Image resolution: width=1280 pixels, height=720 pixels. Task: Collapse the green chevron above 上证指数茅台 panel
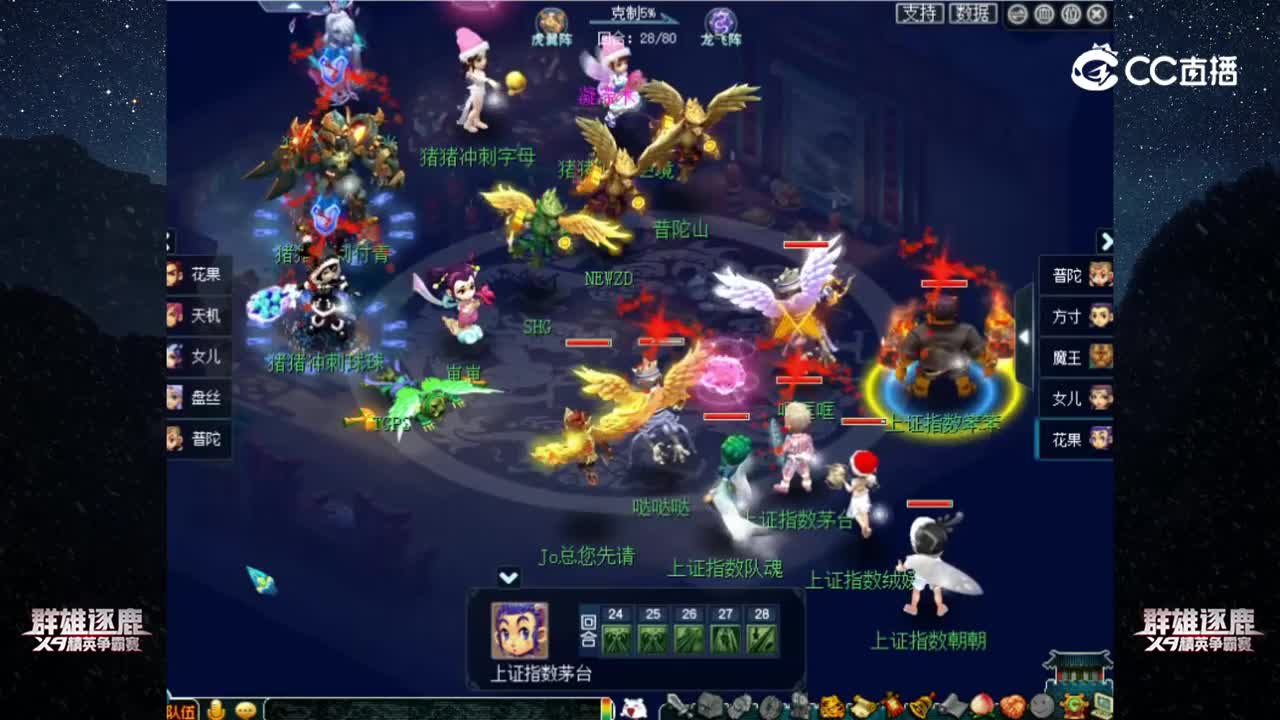pyautogui.click(x=510, y=575)
